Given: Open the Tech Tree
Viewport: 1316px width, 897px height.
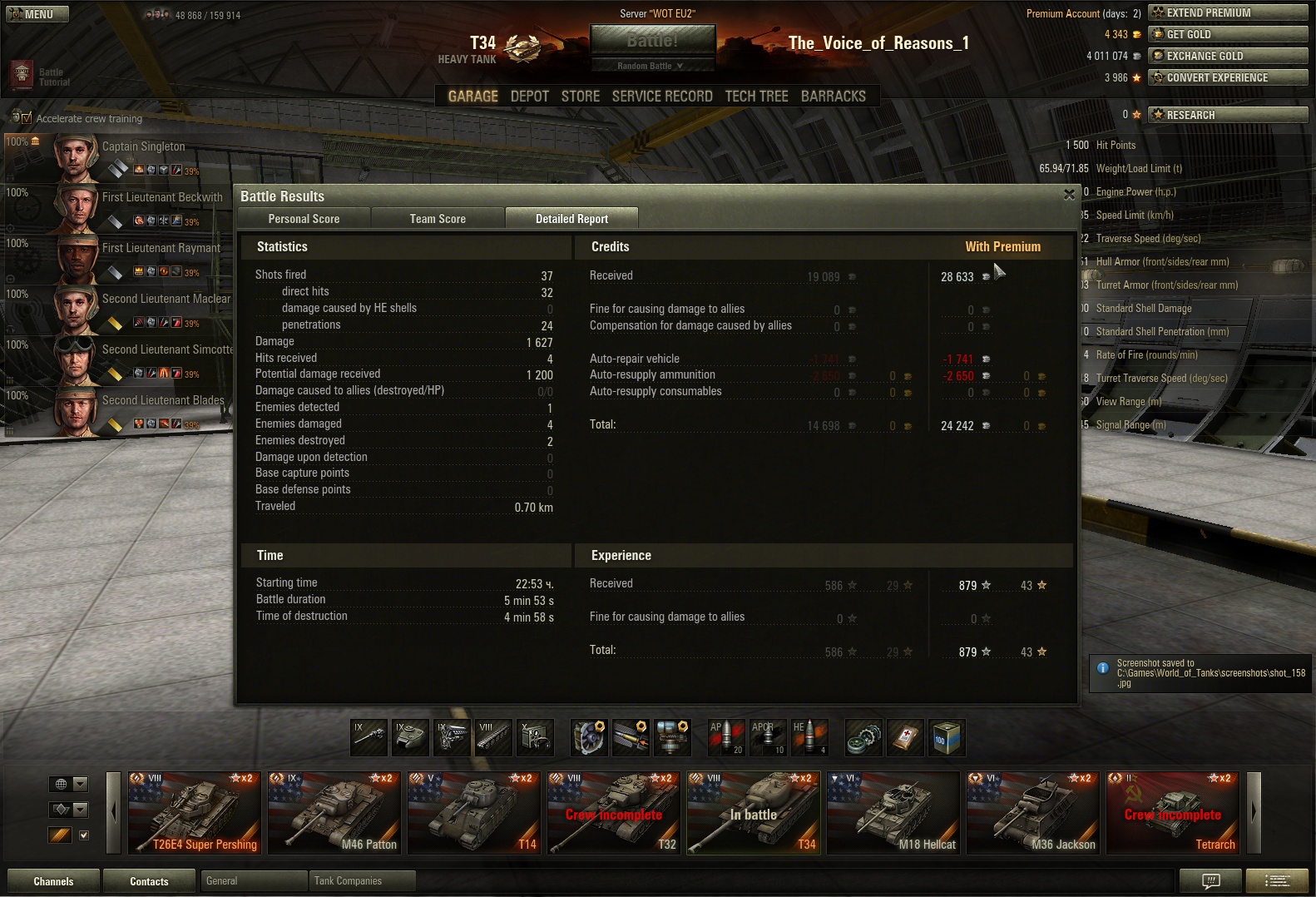Looking at the screenshot, I should (756, 97).
